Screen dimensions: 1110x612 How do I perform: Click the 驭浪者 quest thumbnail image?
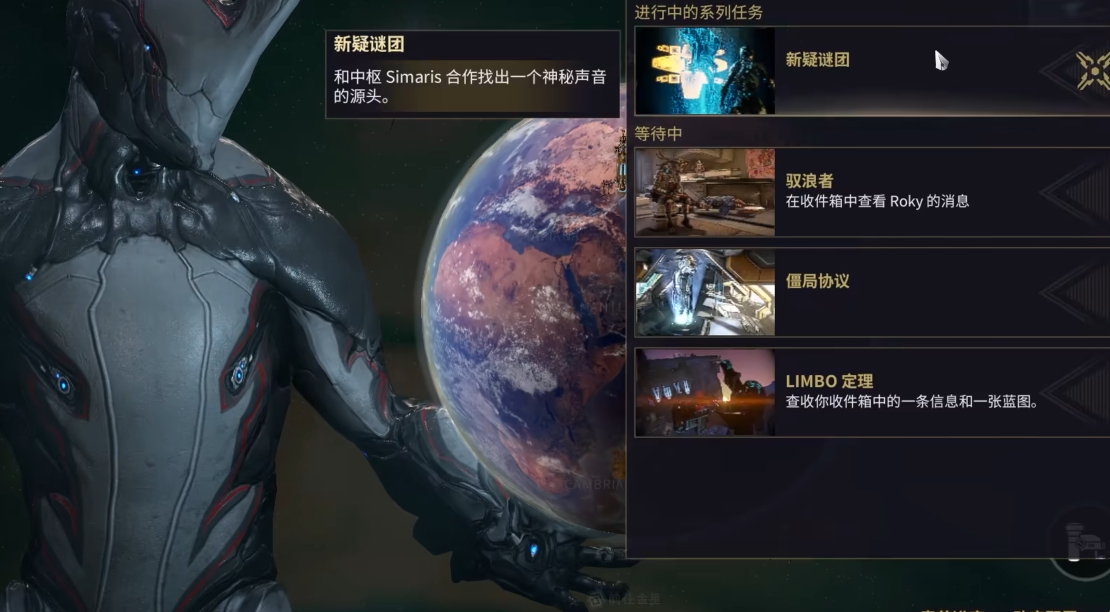tap(705, 192)
